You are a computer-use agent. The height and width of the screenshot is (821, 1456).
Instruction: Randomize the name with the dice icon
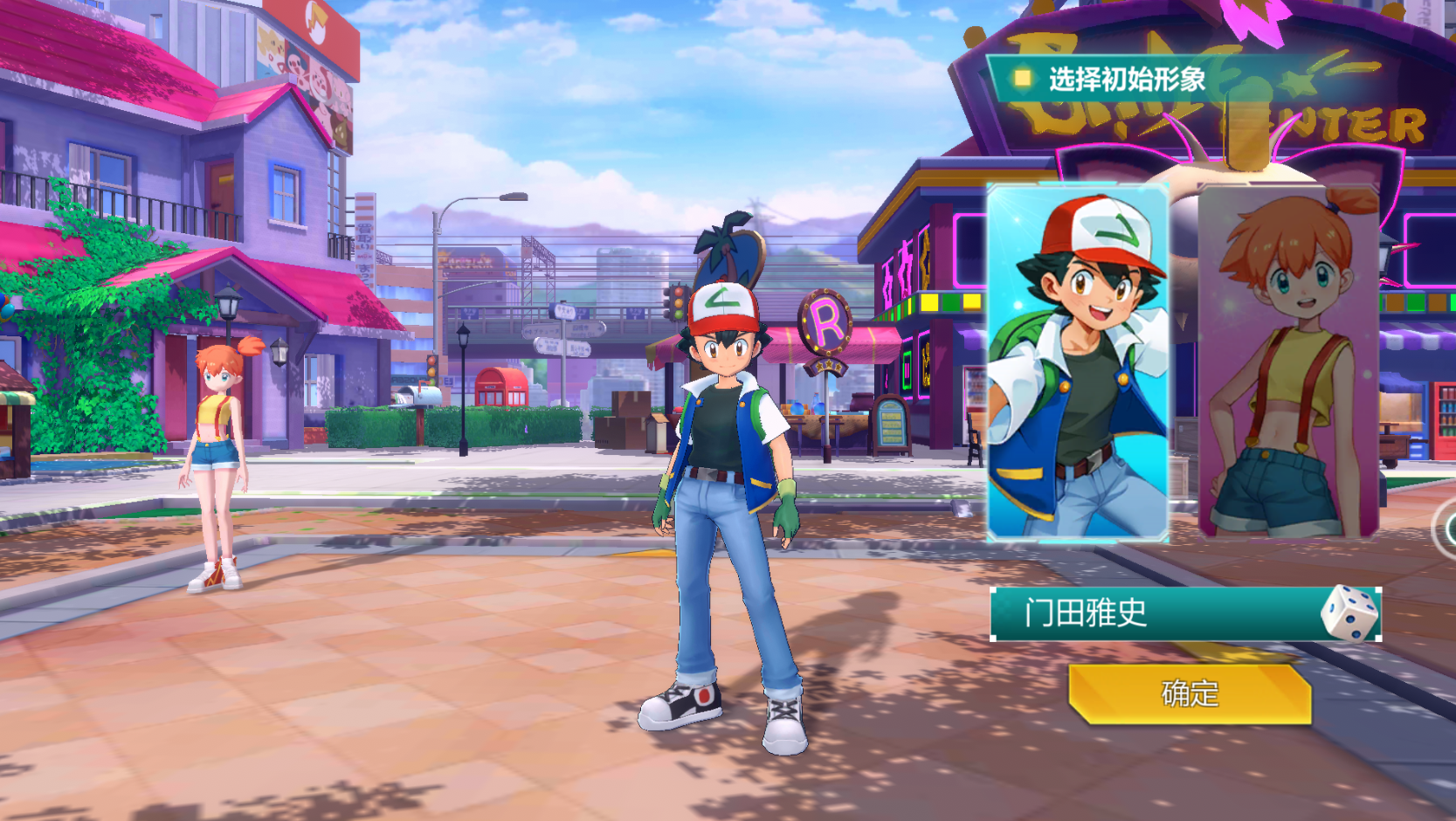tap(1349, 613)
